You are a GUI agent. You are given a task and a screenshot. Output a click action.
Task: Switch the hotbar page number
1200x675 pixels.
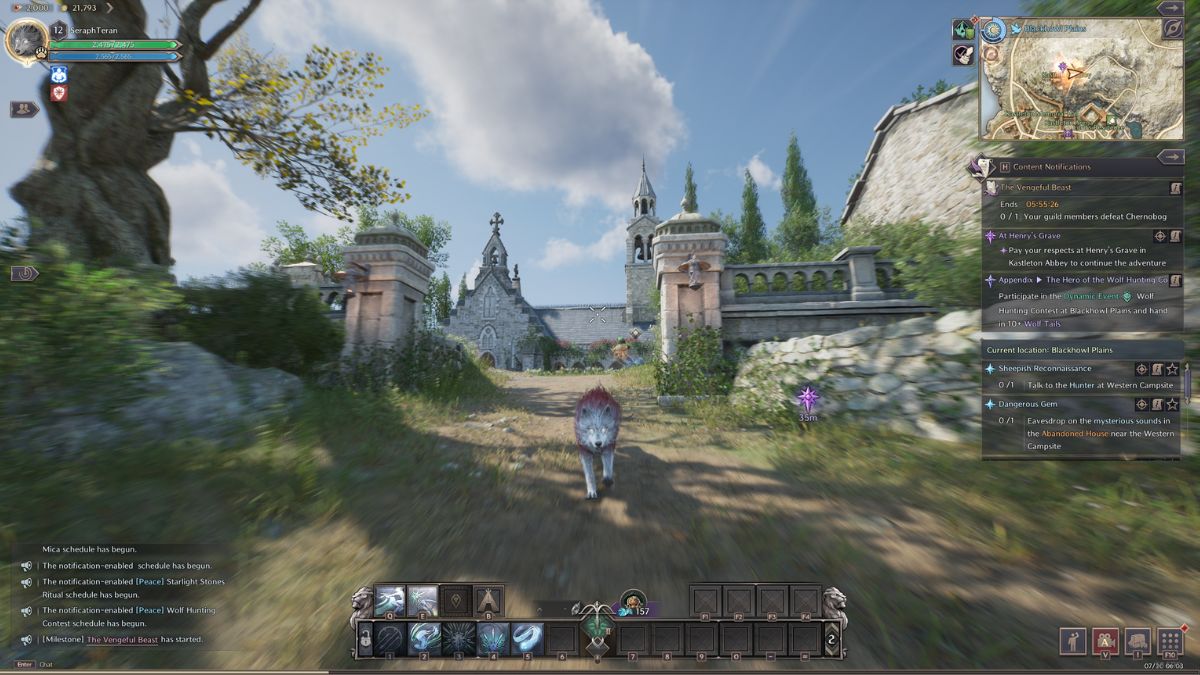[830, 639]
